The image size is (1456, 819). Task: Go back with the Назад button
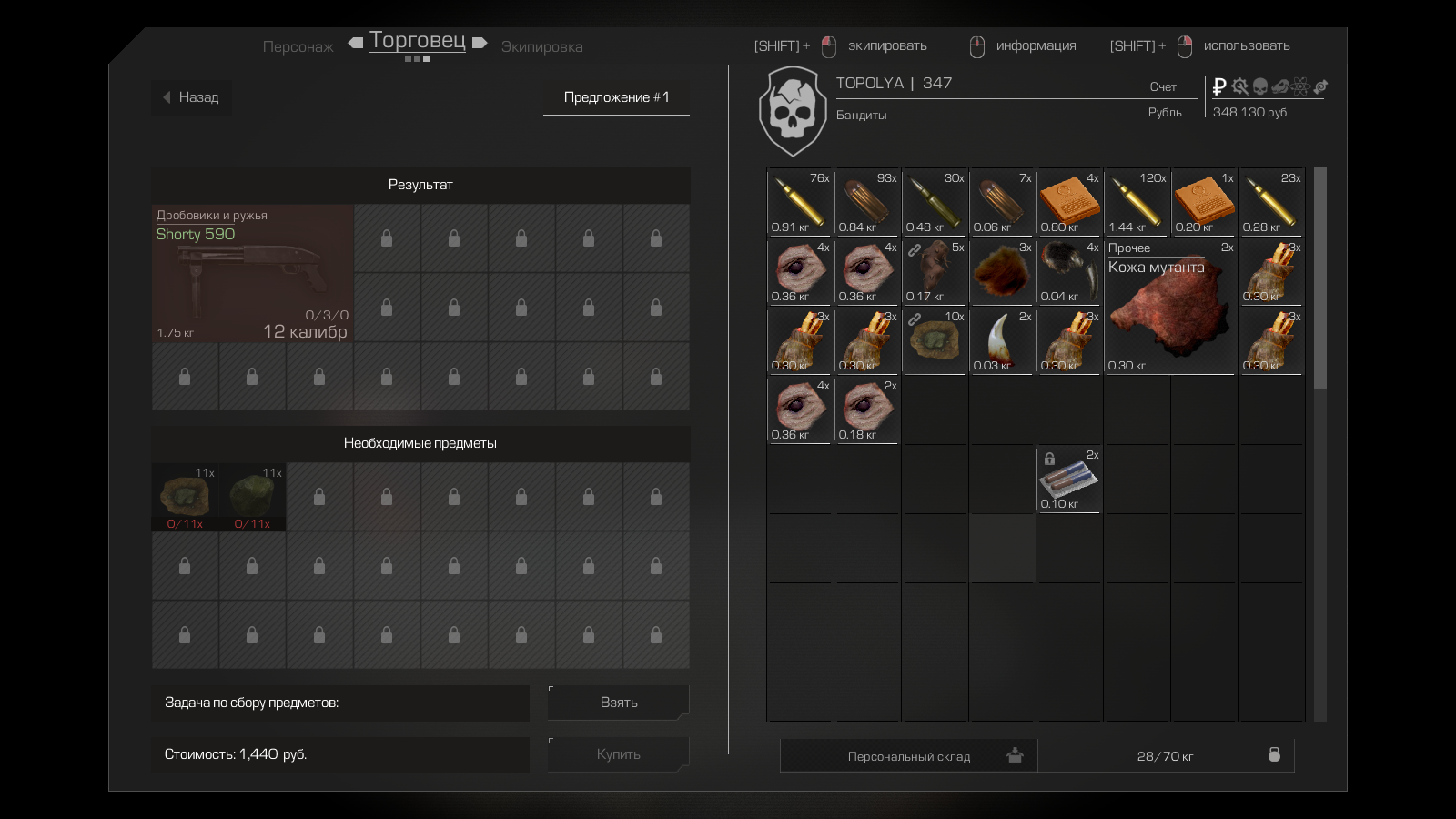point(191,97)
